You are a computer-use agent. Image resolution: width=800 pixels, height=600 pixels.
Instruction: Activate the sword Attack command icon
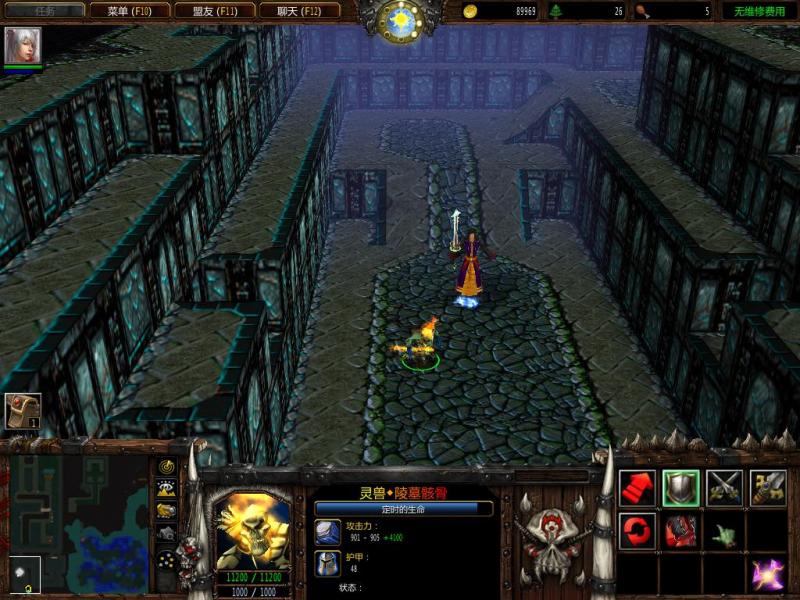768,487
